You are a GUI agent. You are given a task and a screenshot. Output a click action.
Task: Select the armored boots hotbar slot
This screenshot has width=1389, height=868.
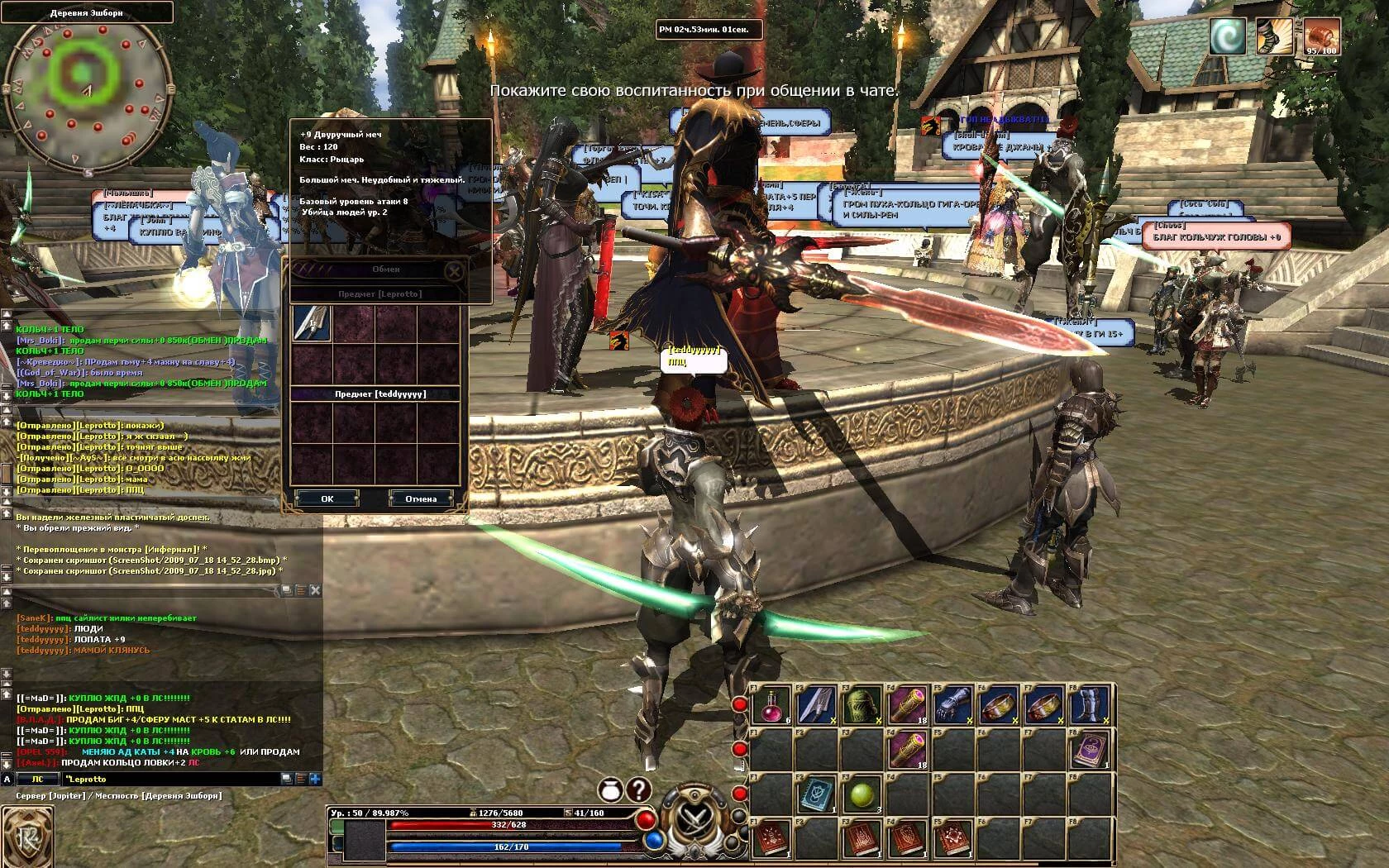1090,706
